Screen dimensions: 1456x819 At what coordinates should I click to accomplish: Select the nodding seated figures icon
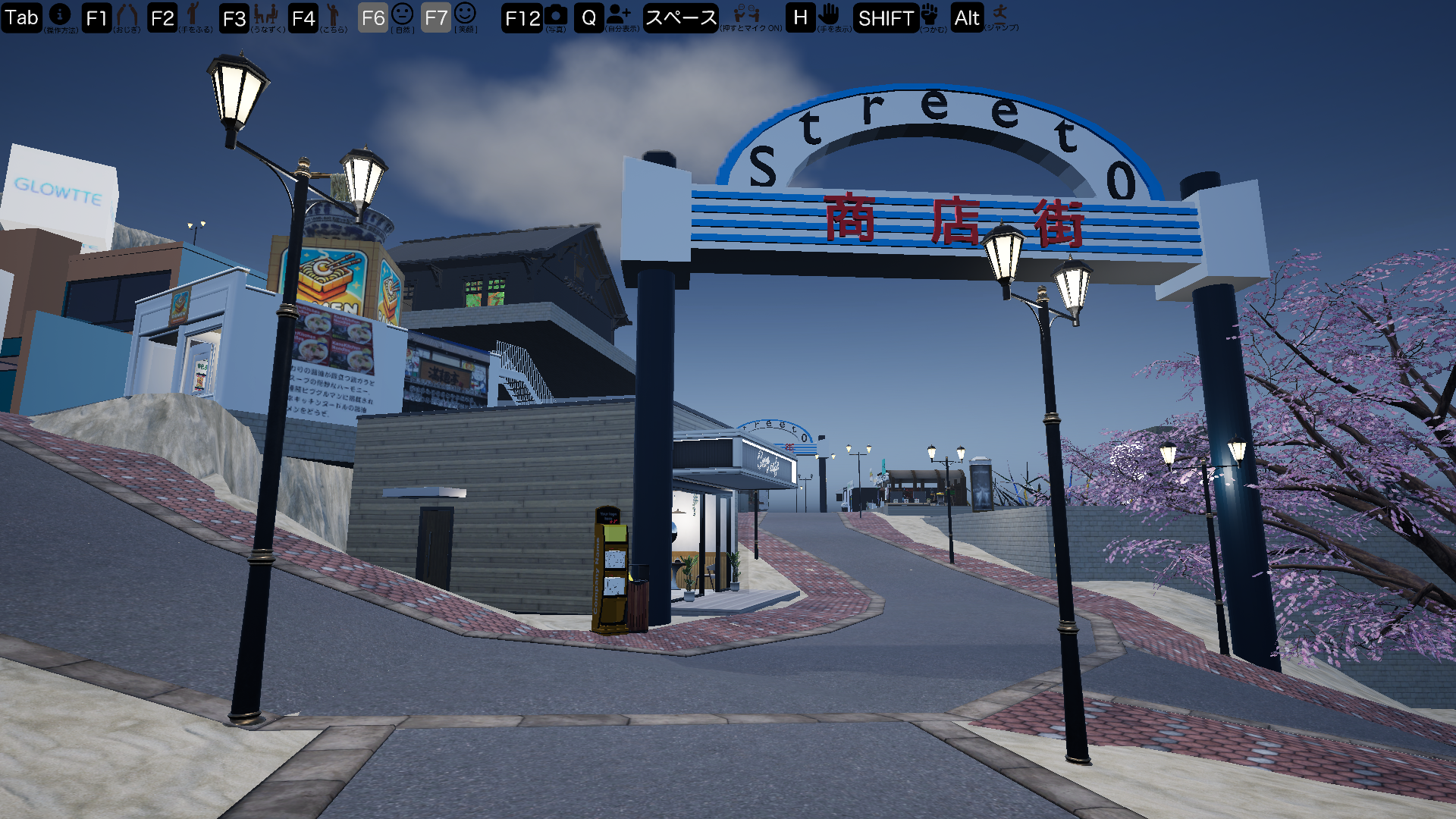pos(265,14)
